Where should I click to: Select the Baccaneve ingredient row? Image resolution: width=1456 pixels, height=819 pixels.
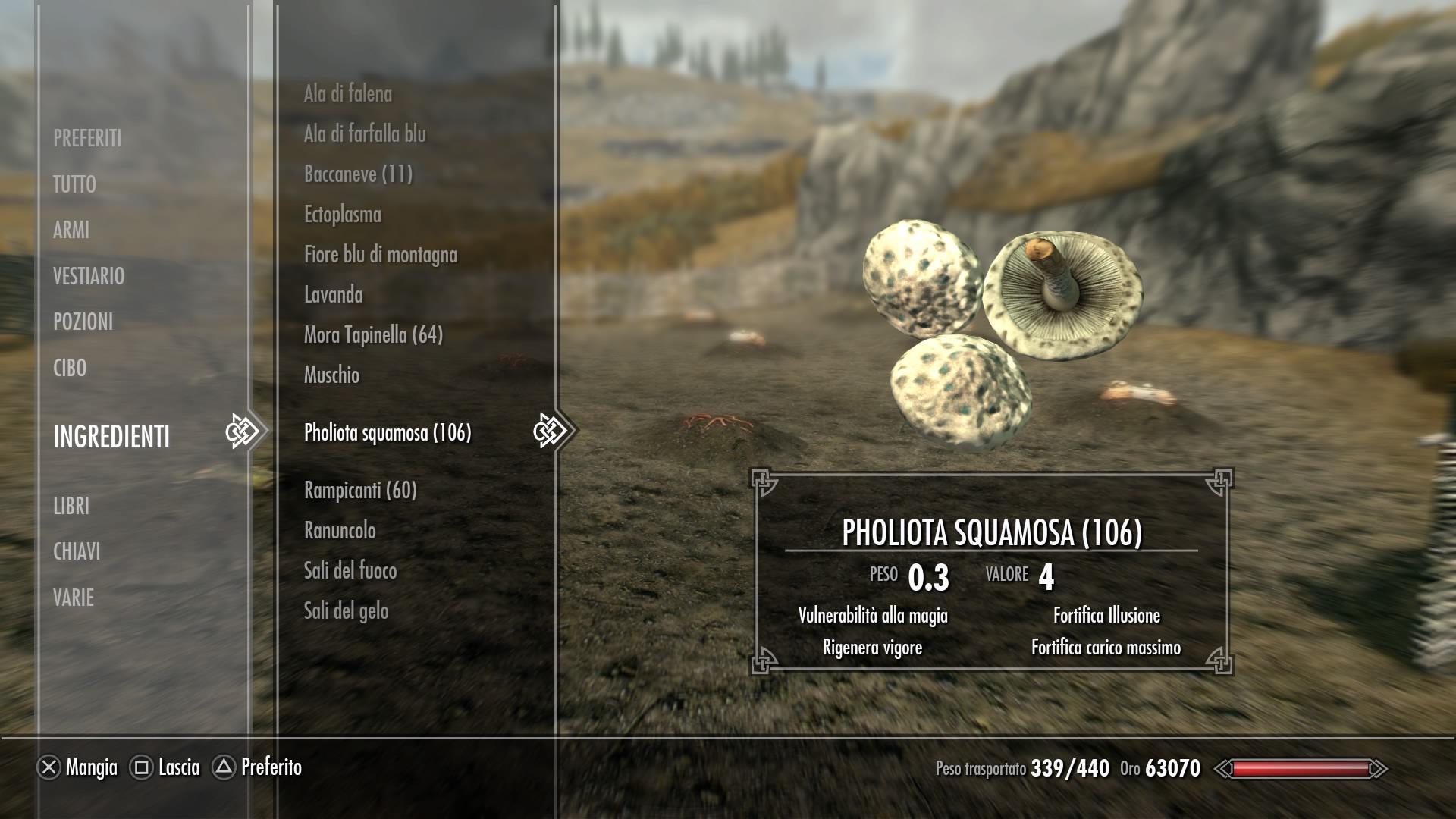coord(358,174)
